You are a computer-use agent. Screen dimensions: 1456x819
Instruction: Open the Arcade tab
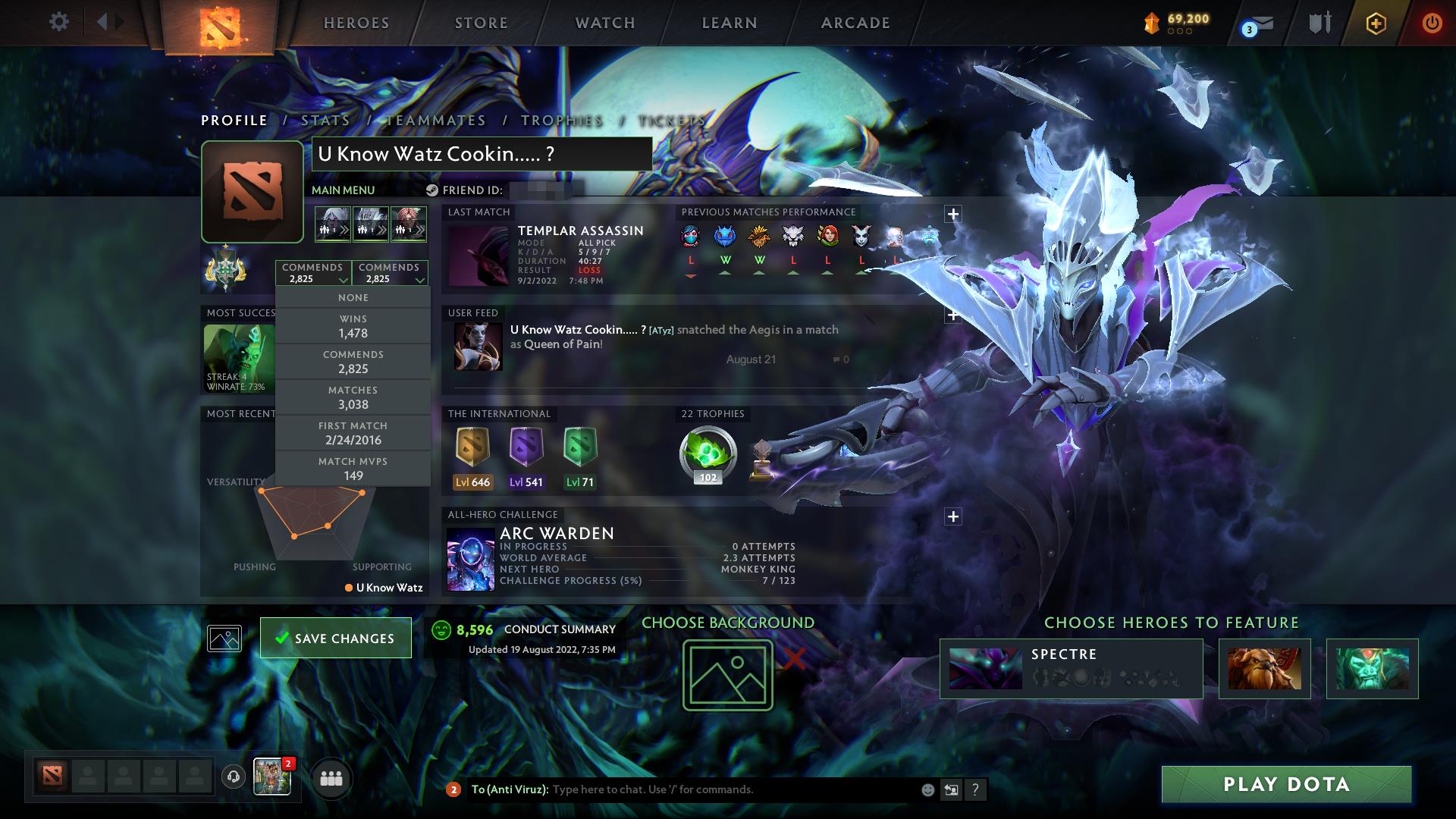pyautogui.click(x=855, y=23)
